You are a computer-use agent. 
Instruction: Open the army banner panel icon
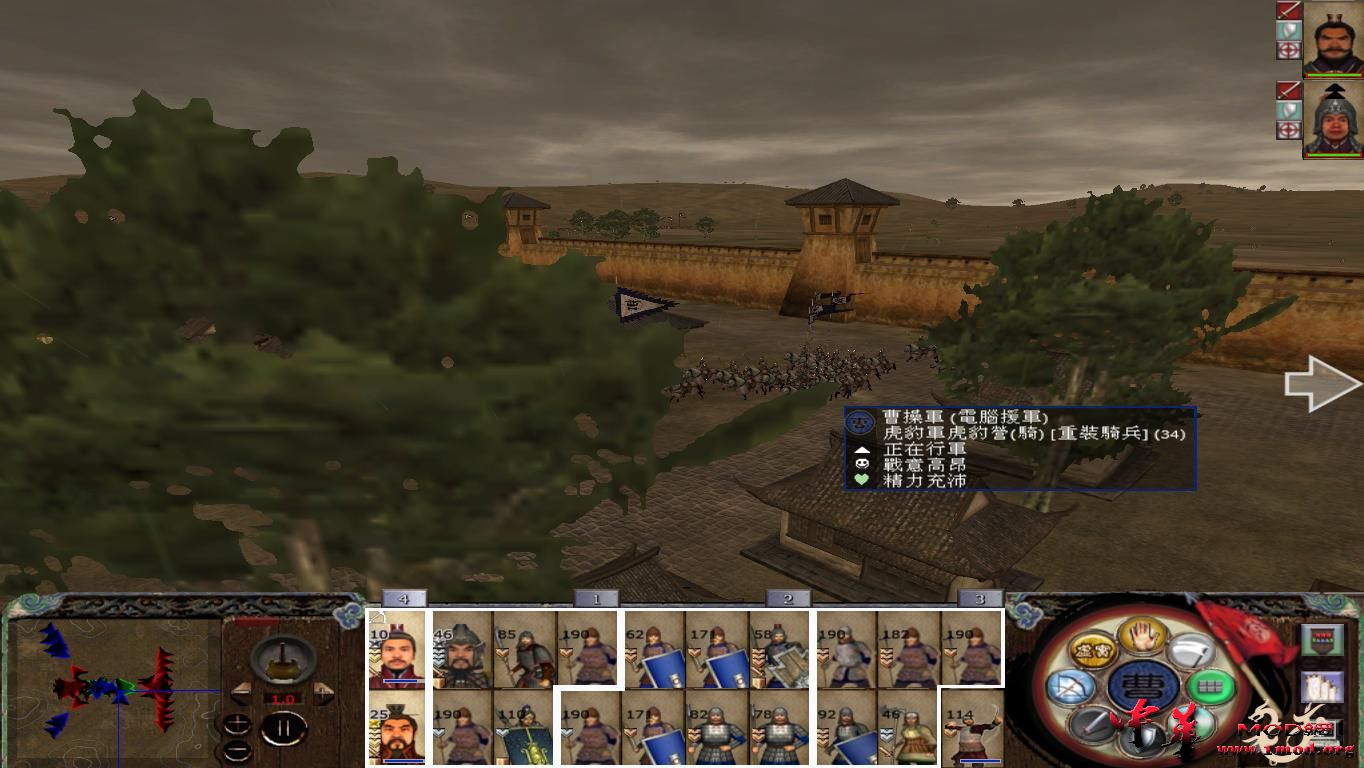click(1321, 640)
